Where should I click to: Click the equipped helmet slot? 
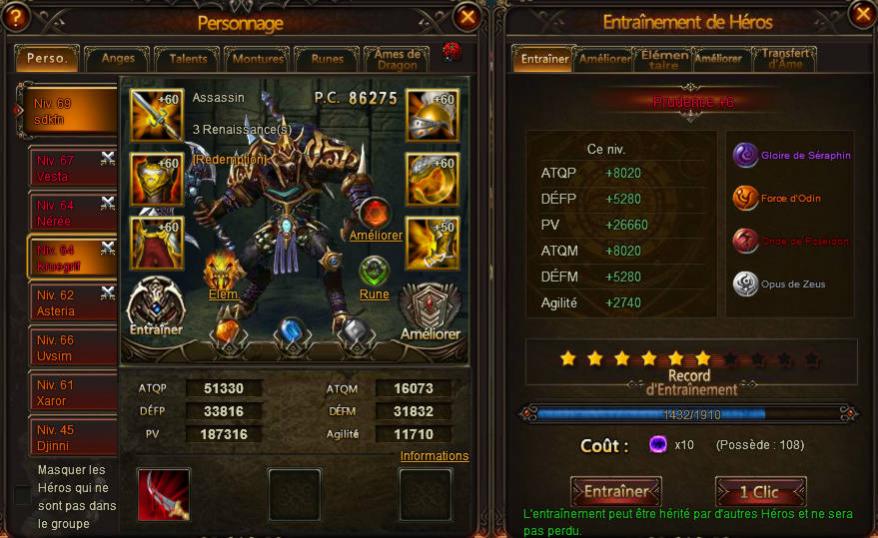(x=432, y=115)
